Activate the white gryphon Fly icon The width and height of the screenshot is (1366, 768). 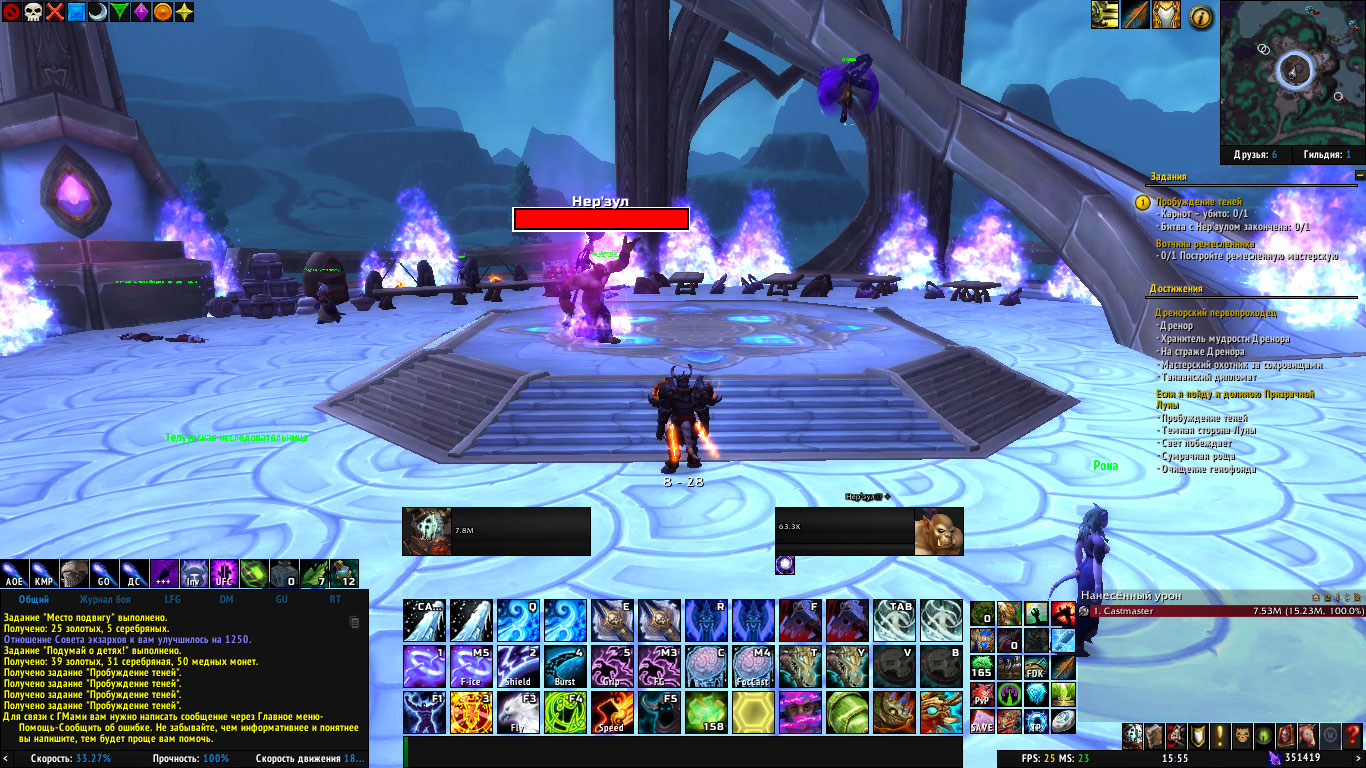point(517,712)
